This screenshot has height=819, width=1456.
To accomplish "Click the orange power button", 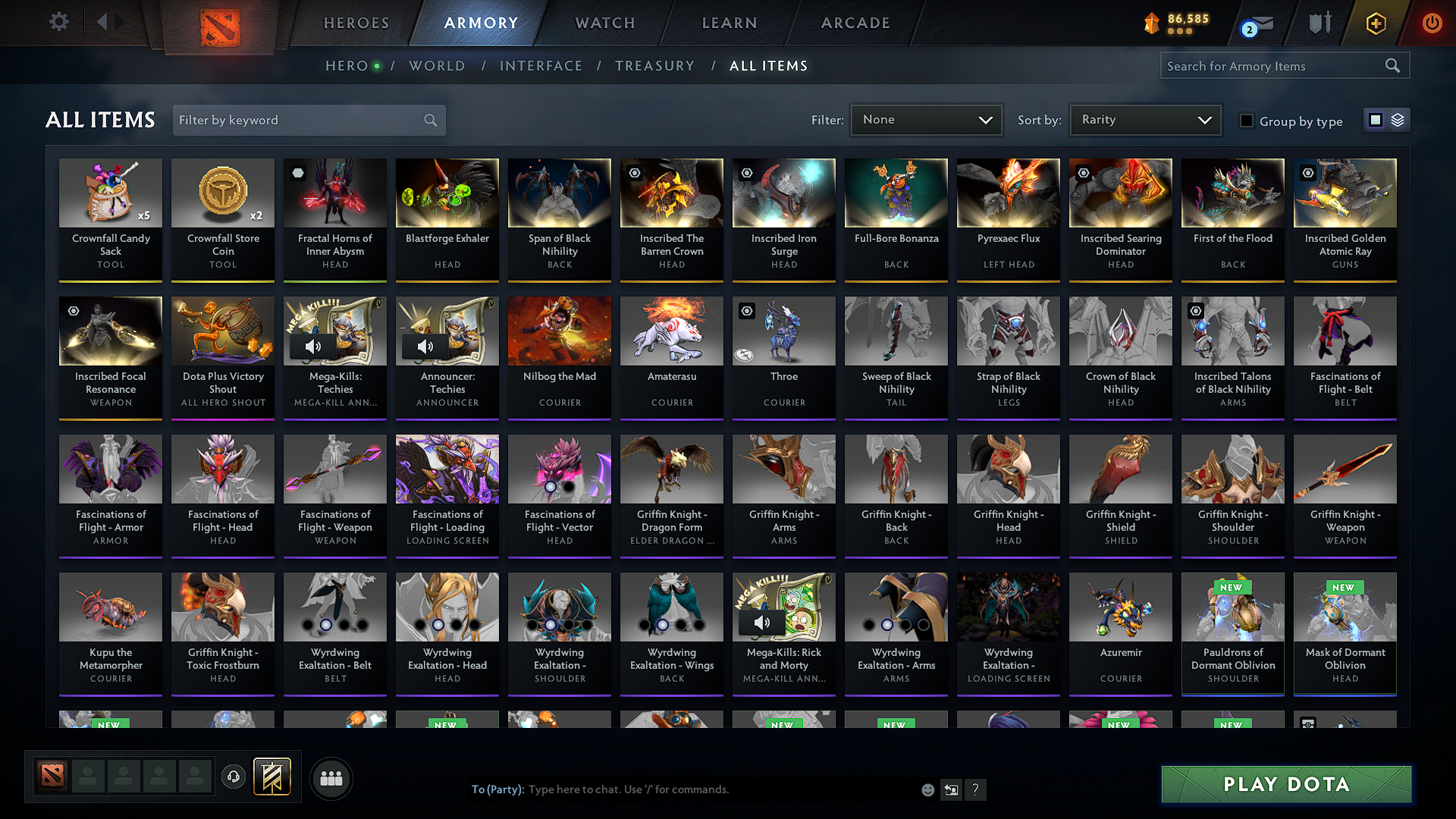I will click(1432, 24).
